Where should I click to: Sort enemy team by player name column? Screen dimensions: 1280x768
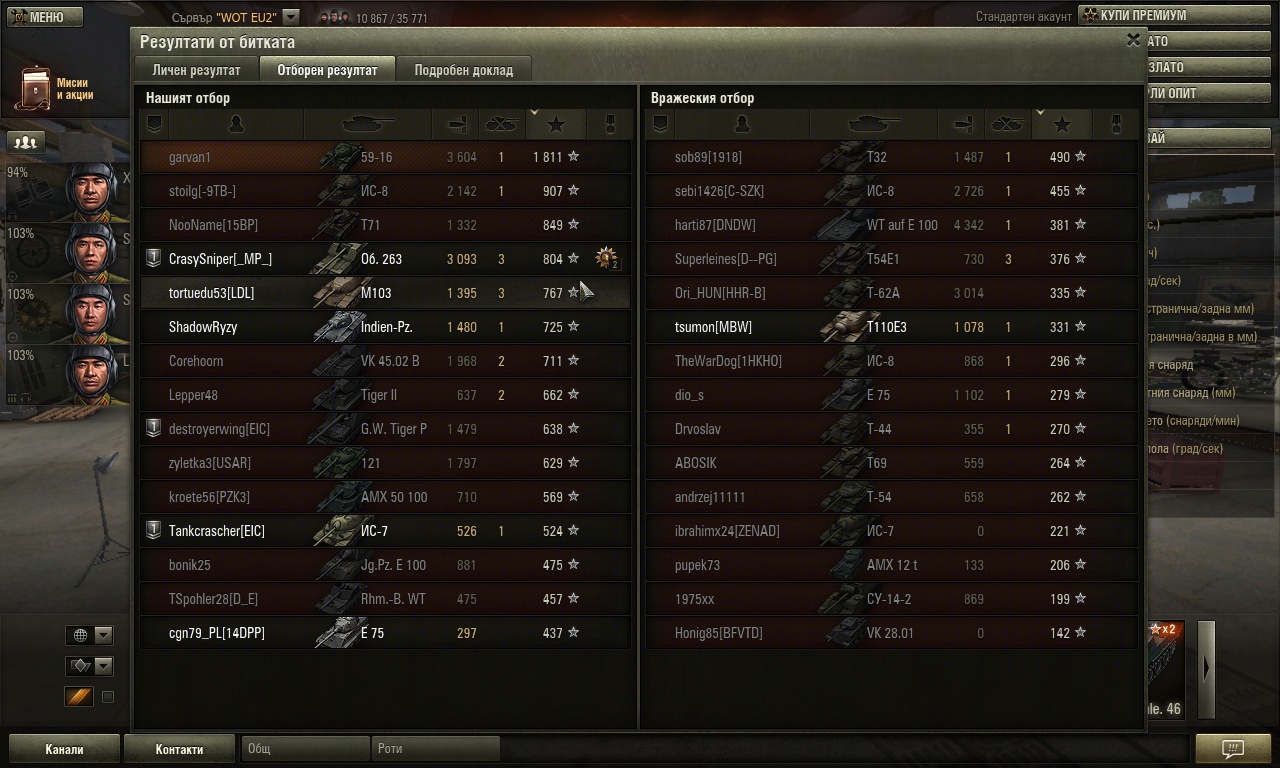coord(741,124)
